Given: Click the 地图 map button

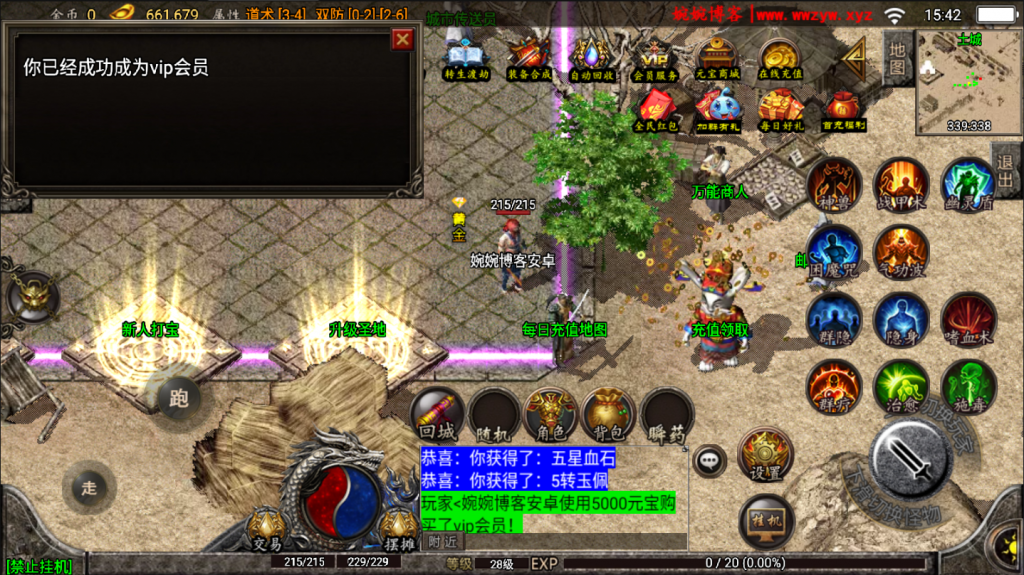Looking at the screenshot, I should (x=897, y=59).
